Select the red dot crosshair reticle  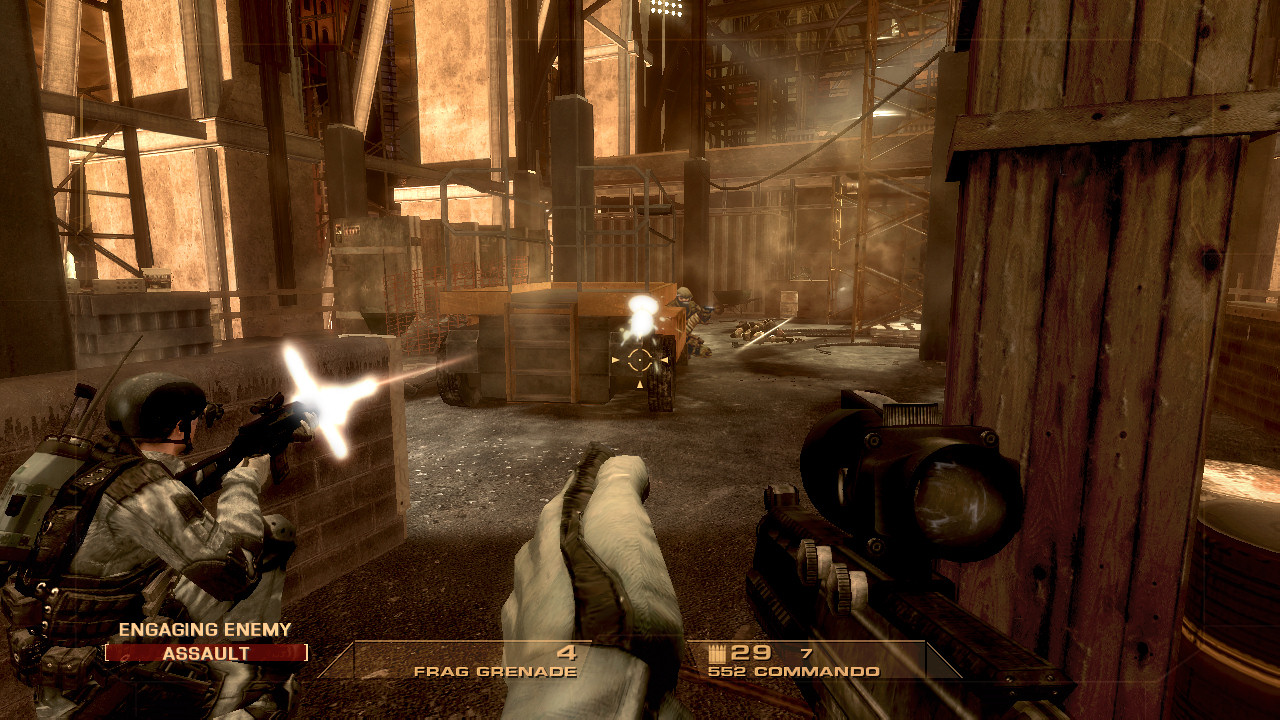(x=640, y=360)
